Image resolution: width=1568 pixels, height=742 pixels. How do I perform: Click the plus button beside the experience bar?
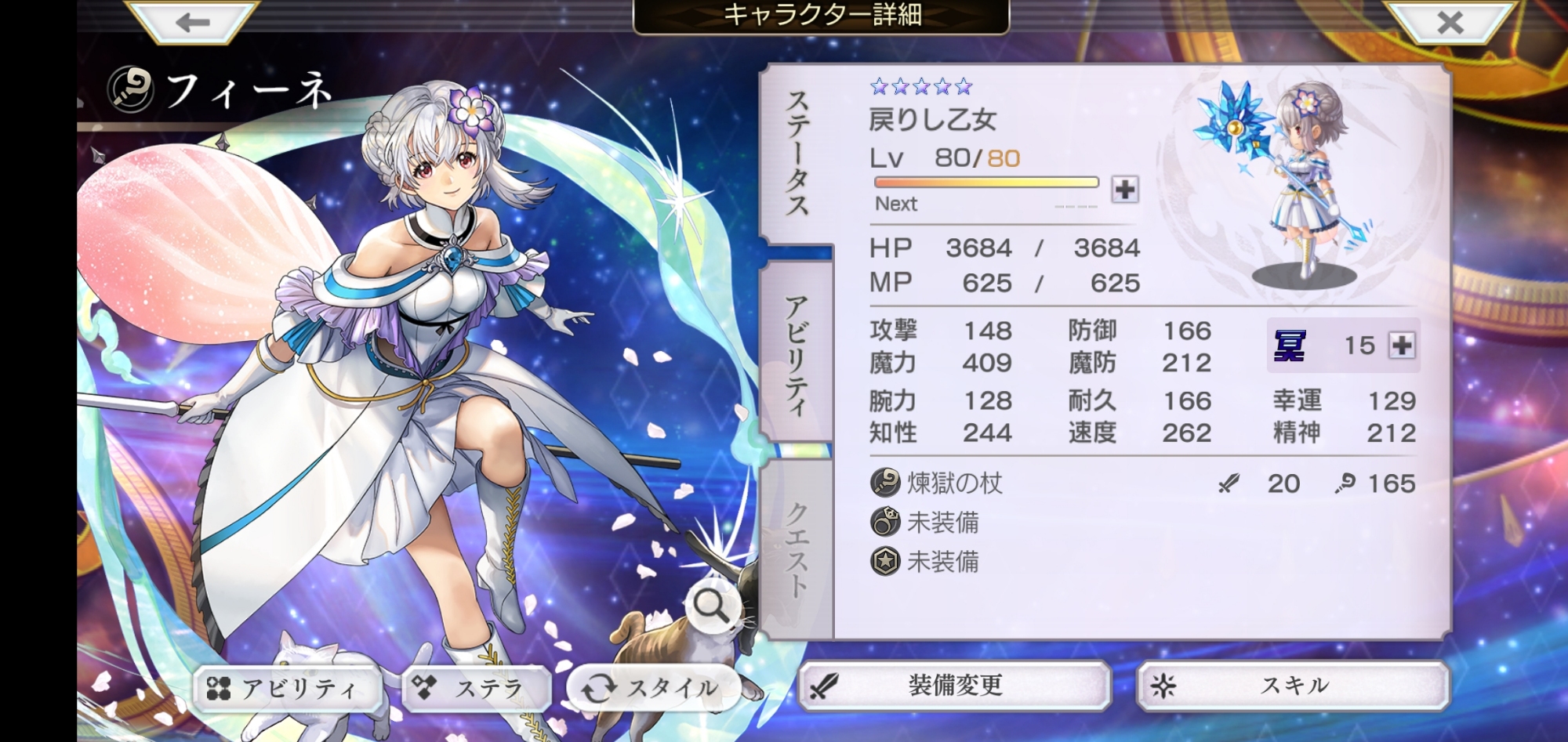coord(1125,190)
